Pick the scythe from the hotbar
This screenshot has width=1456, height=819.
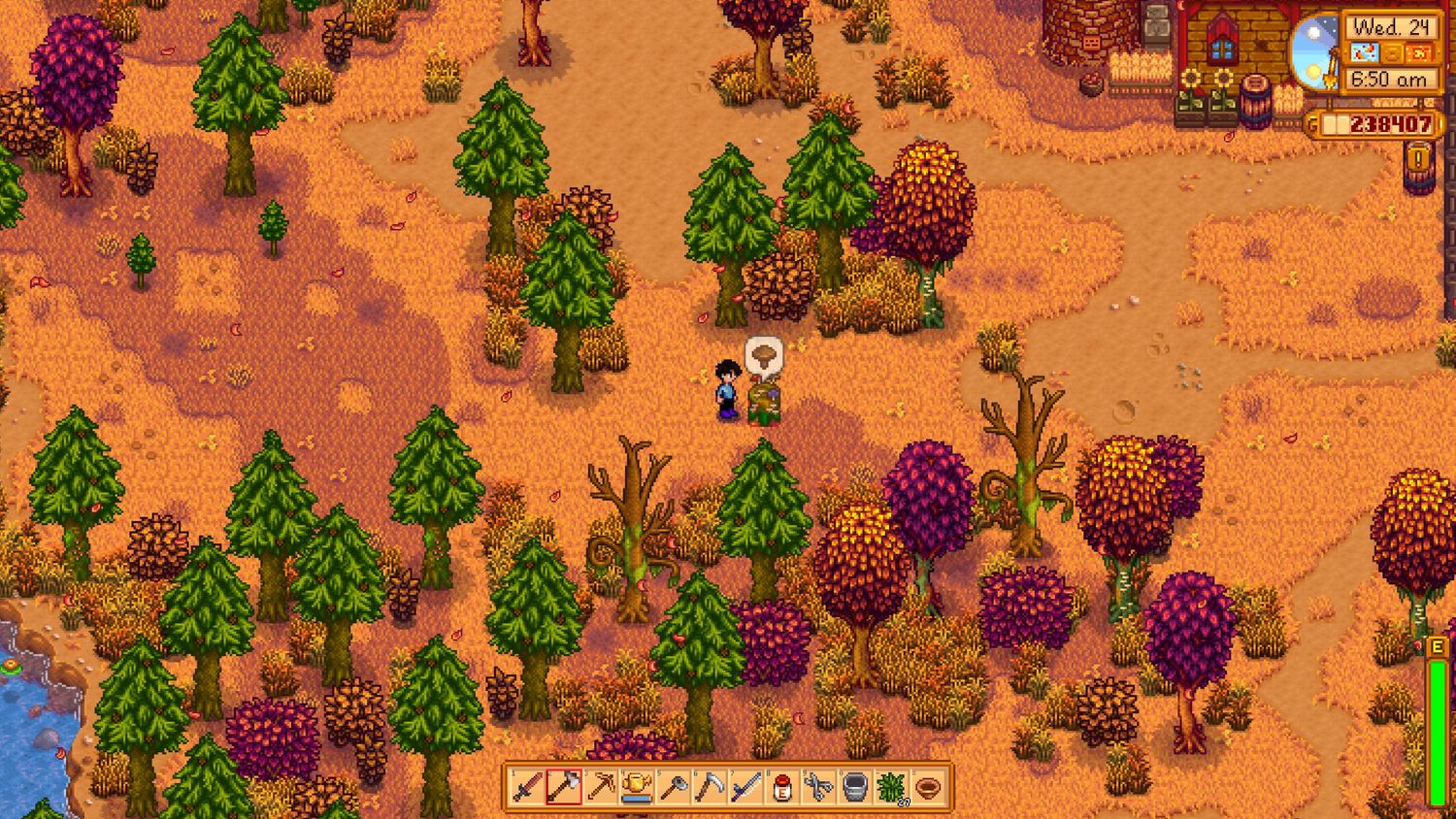click(x=710, y=787)
